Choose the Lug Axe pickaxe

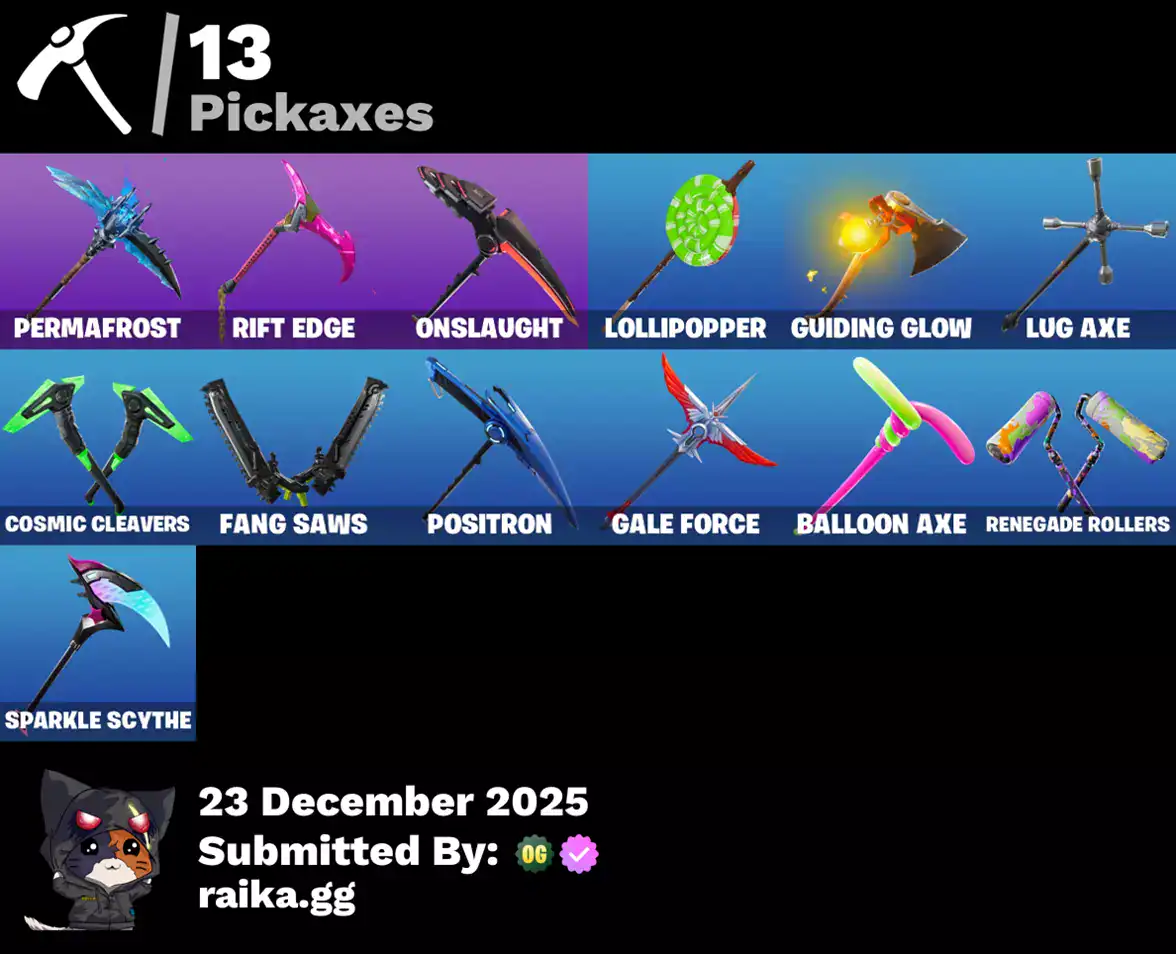1078,250
